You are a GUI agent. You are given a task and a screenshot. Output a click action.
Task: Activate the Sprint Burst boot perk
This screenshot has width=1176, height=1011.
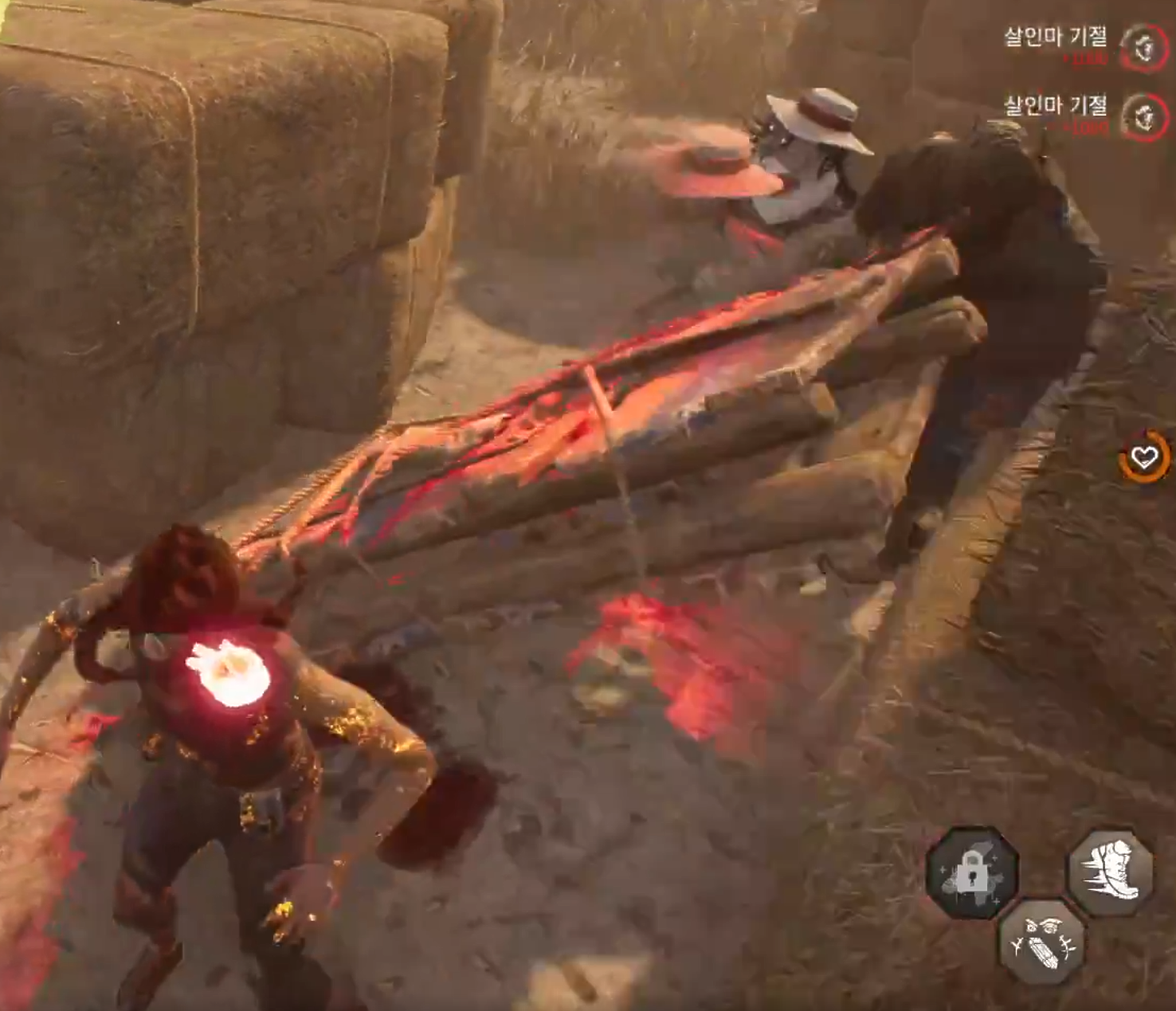click(x=1110, y=871)
